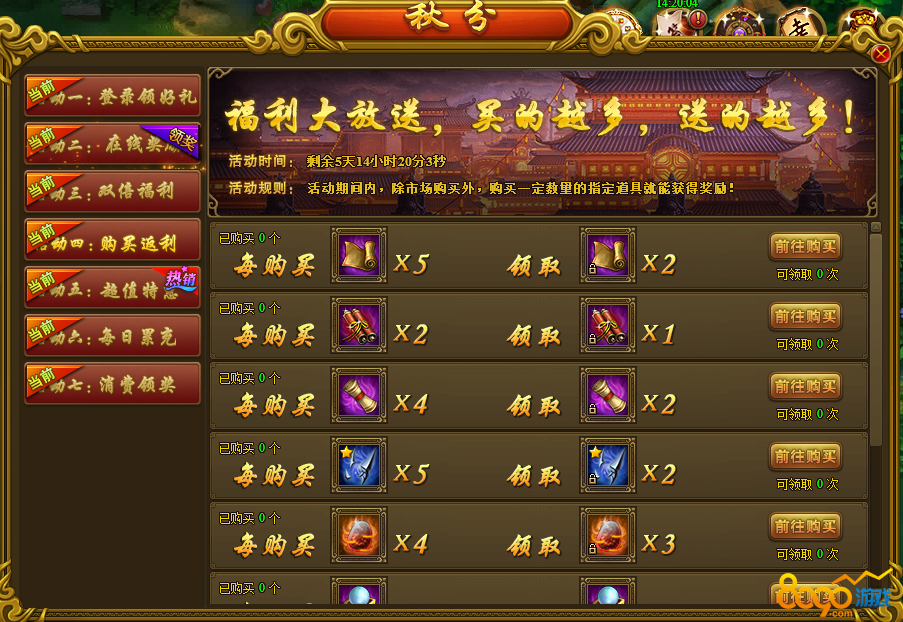Show the 活动四 购买返利 tab
This screenshot has width=903, height=622.
pos(113,240)
